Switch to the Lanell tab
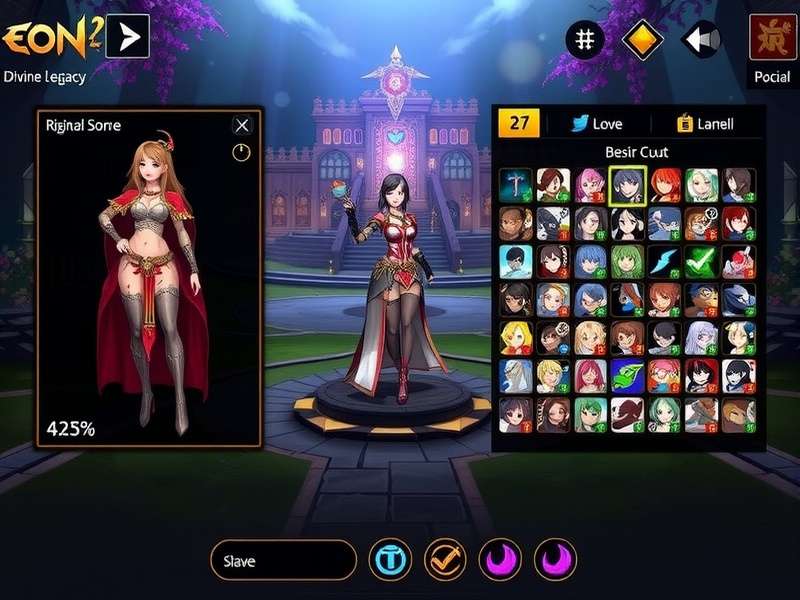800x600 pixels. [705, 124]
